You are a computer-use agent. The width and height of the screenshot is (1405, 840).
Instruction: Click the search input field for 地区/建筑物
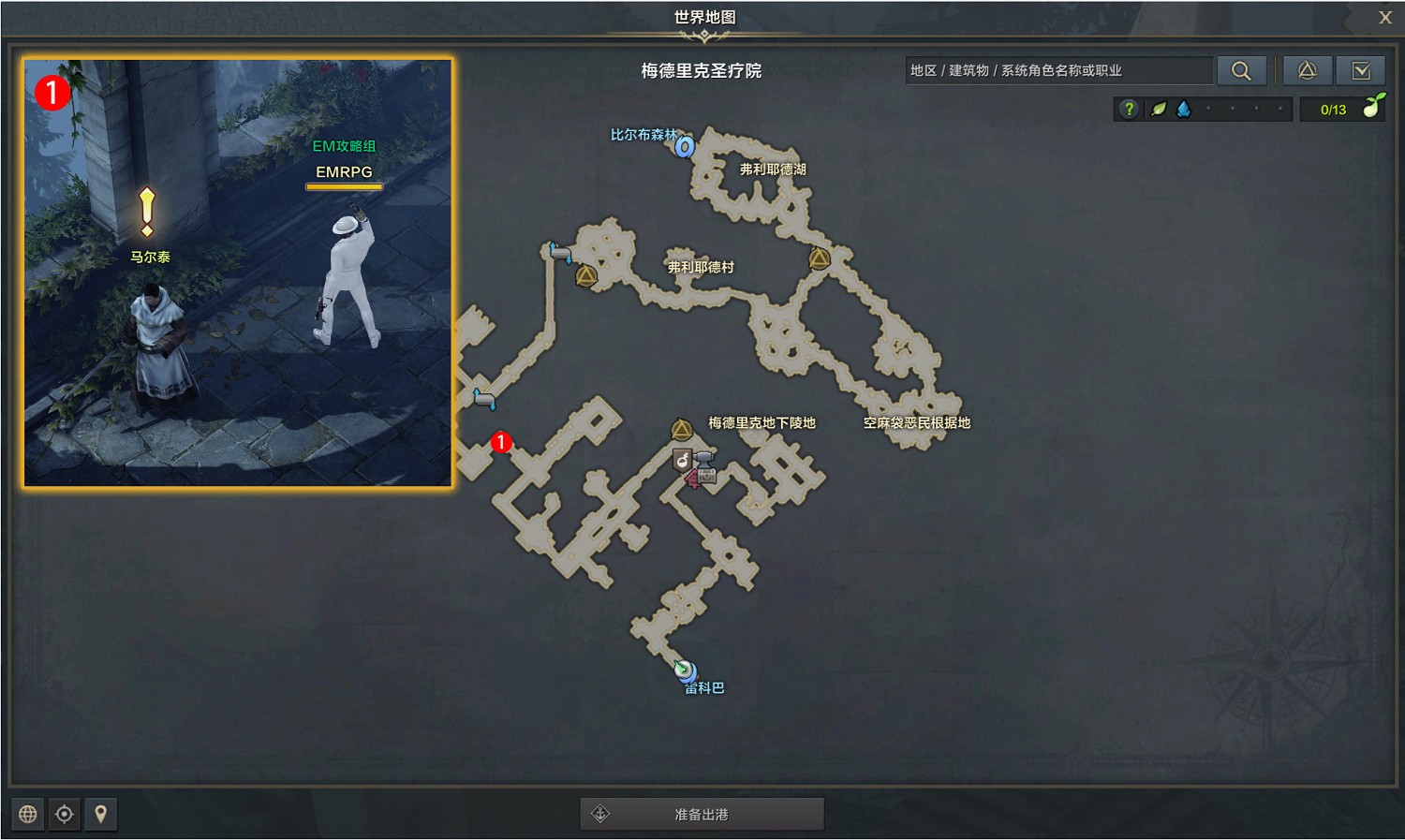click(1058, 69)
